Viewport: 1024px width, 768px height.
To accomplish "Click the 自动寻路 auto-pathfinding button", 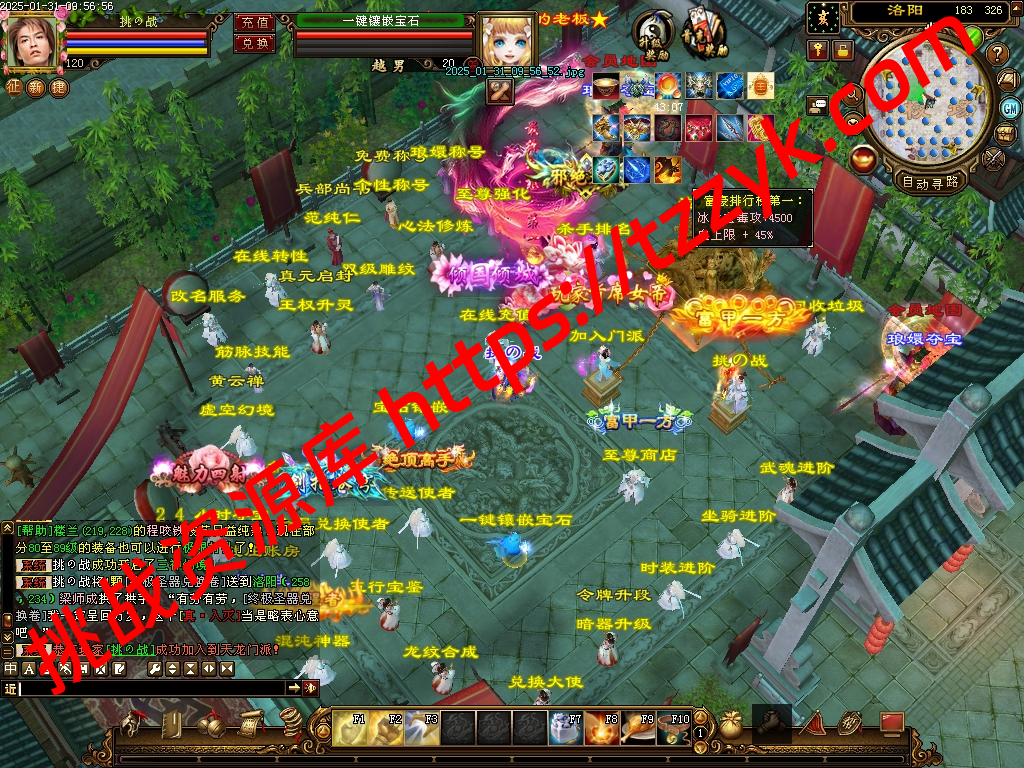I will click(930, 182).
